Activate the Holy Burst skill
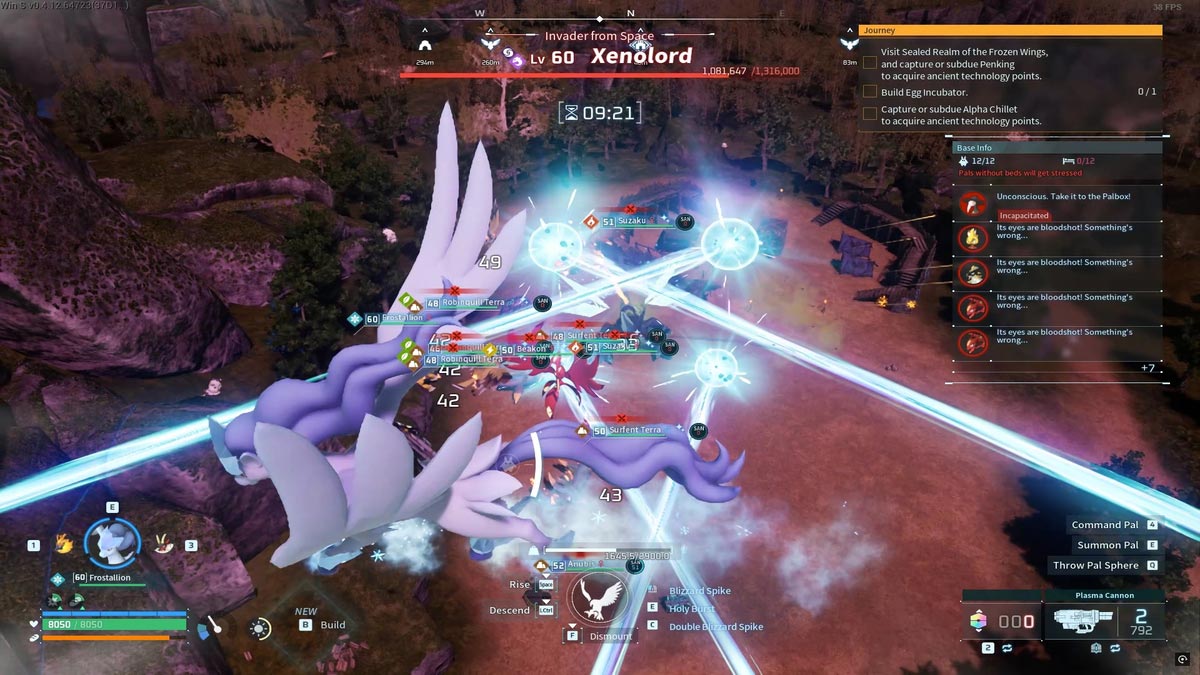The image size is (1200, 675). (x=692, y=608)
